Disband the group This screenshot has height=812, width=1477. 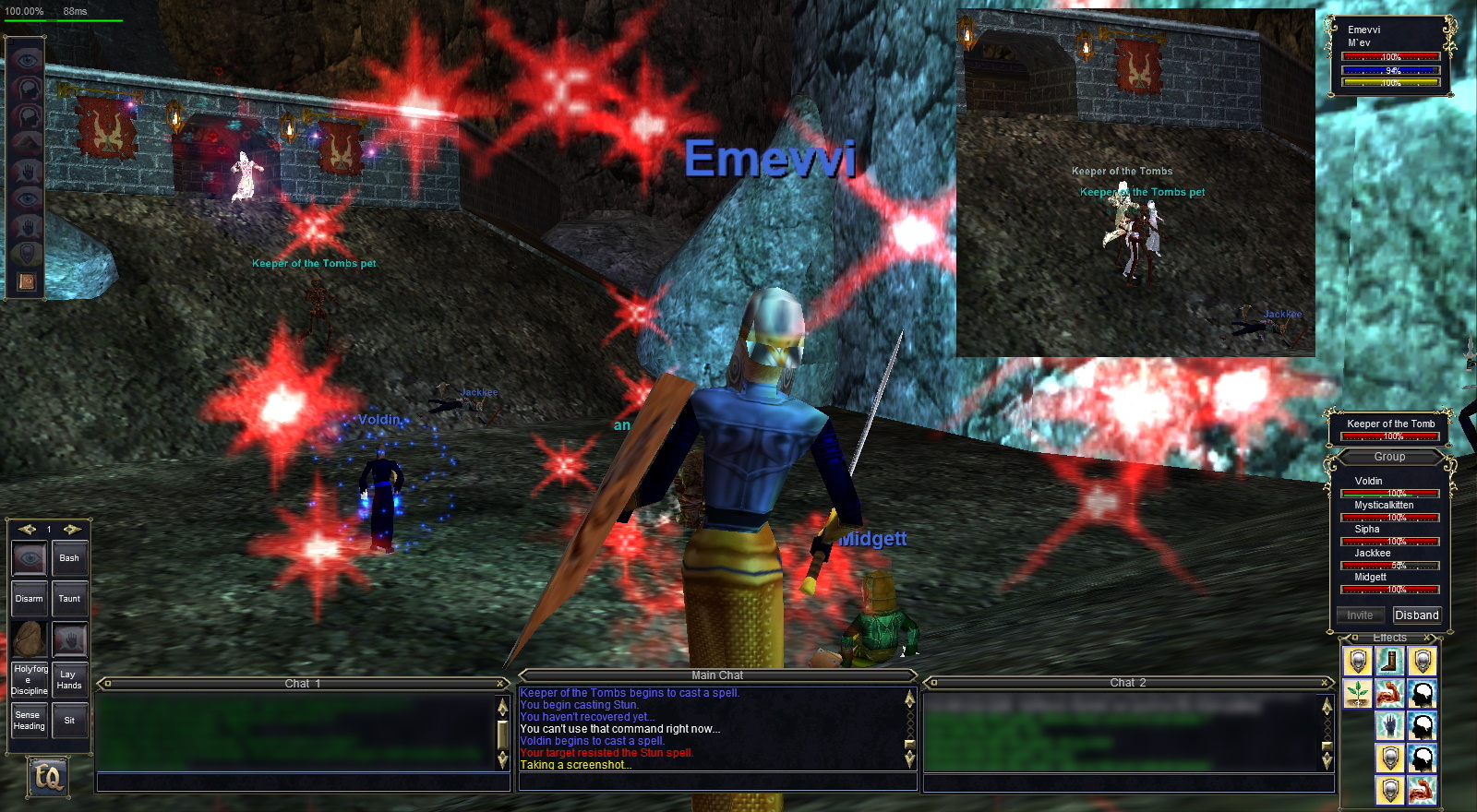tap(1416, 615)
